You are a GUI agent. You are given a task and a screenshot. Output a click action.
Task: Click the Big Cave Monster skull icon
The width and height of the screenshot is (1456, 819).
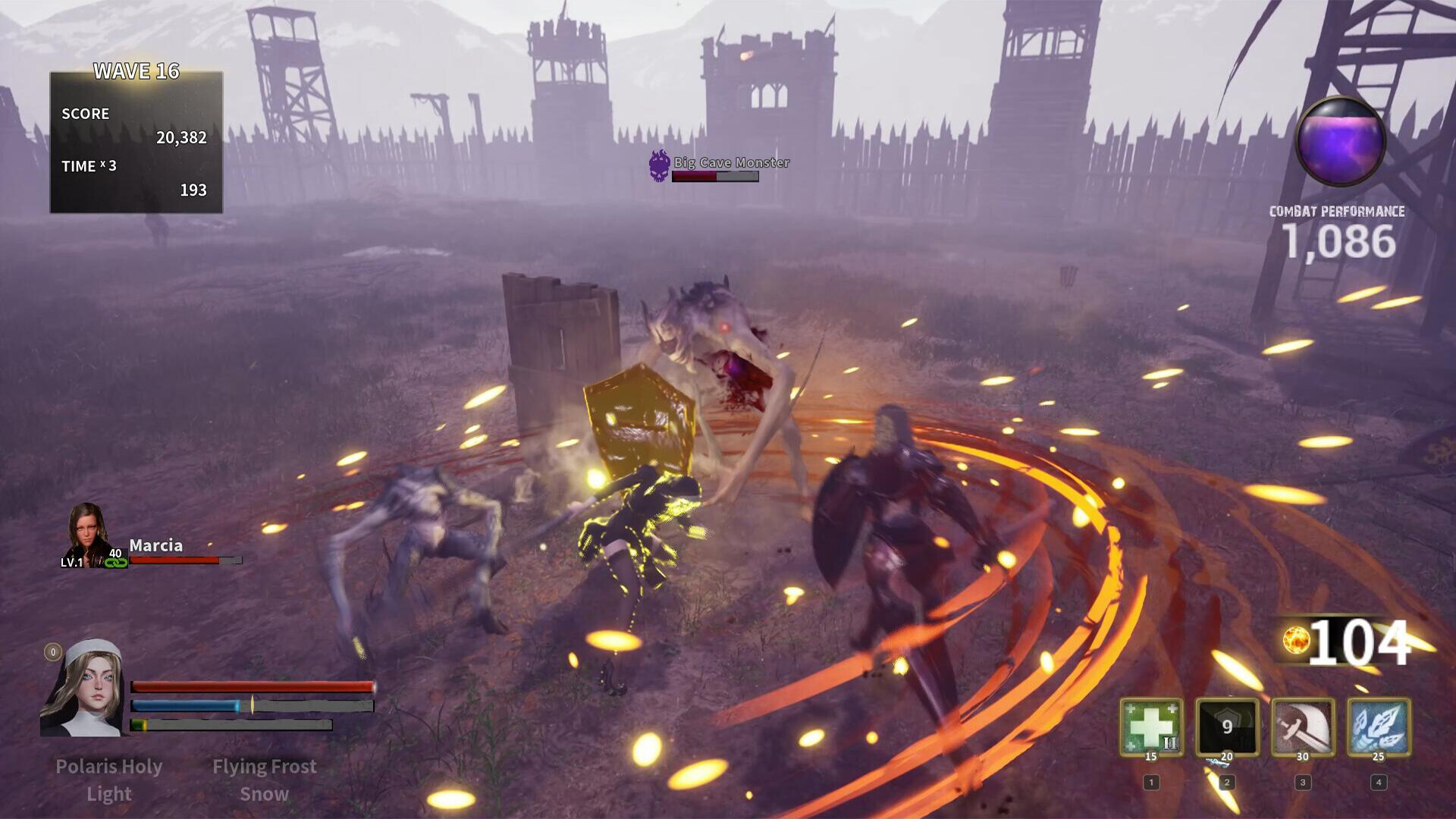[659, 165]
